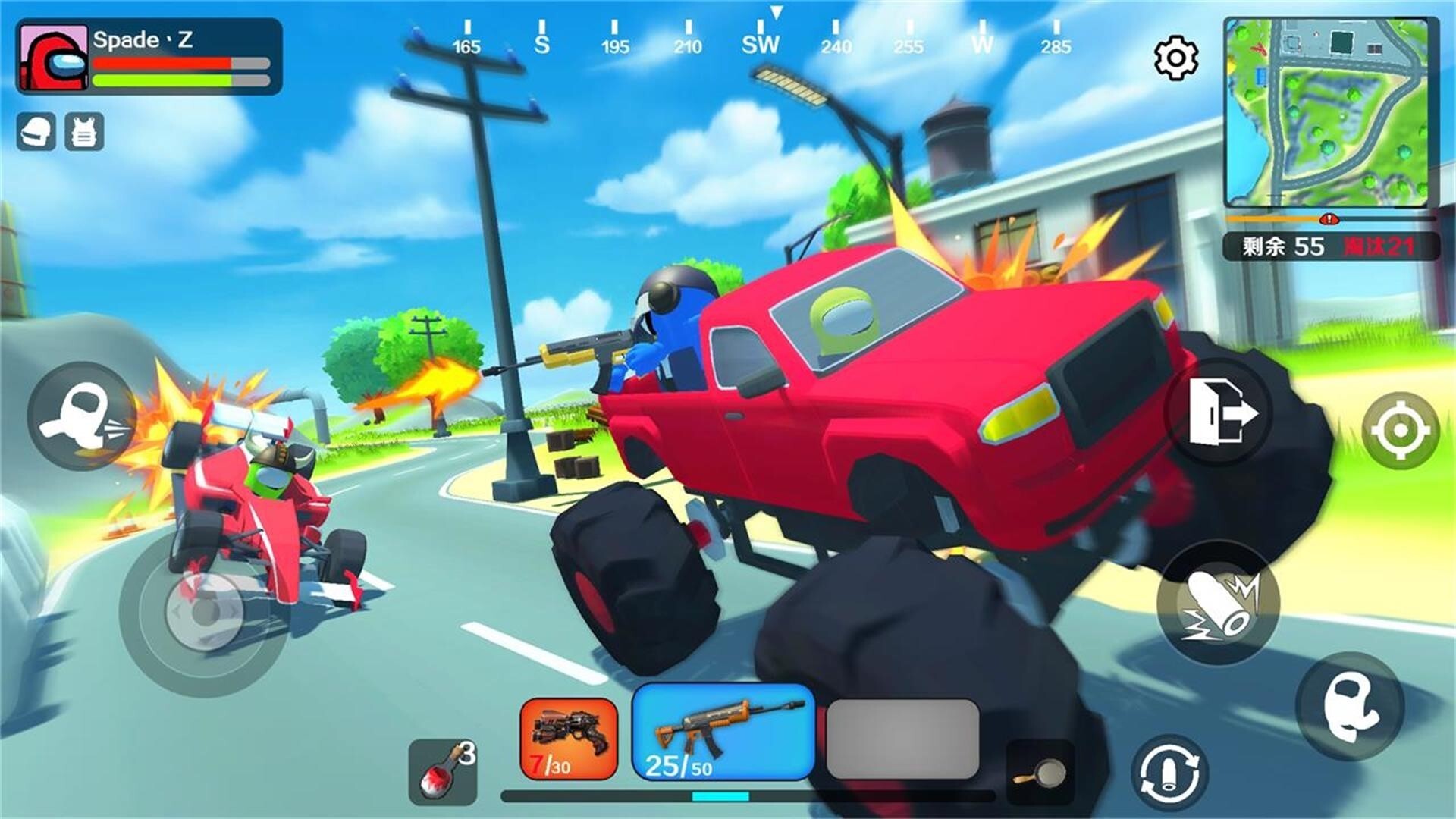
Task: Tap the crewmate jump button
Action: click(1350, 707)
